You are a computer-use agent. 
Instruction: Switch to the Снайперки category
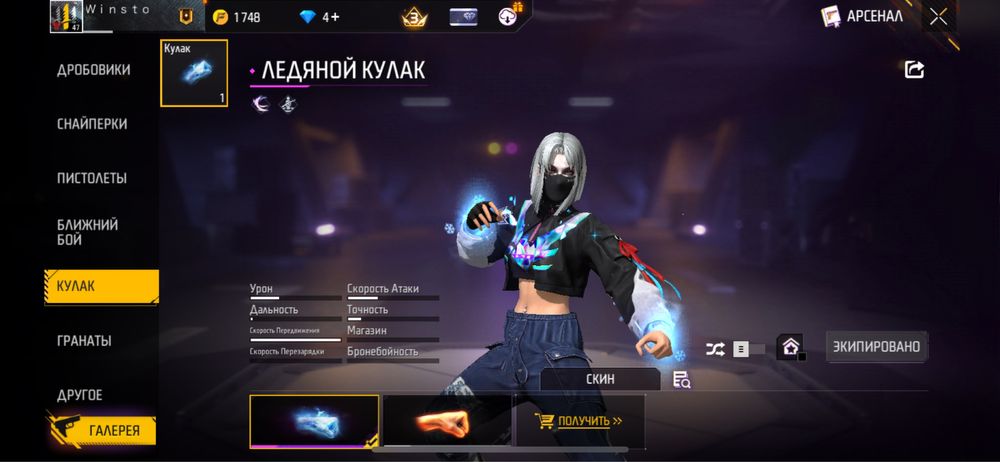(x=92, y=123)
